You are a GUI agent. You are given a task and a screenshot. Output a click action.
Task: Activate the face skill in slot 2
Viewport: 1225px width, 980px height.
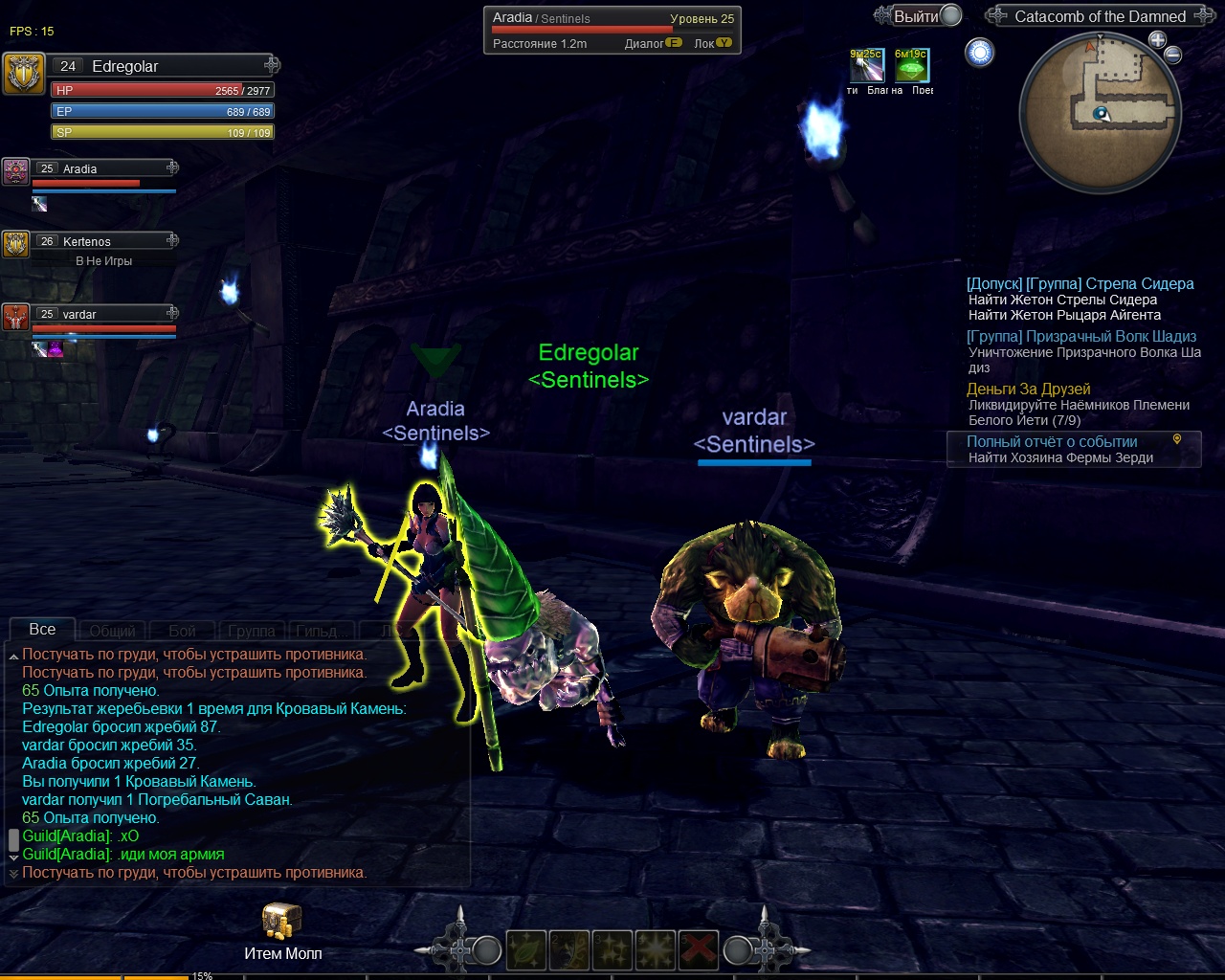click(569, 950)
